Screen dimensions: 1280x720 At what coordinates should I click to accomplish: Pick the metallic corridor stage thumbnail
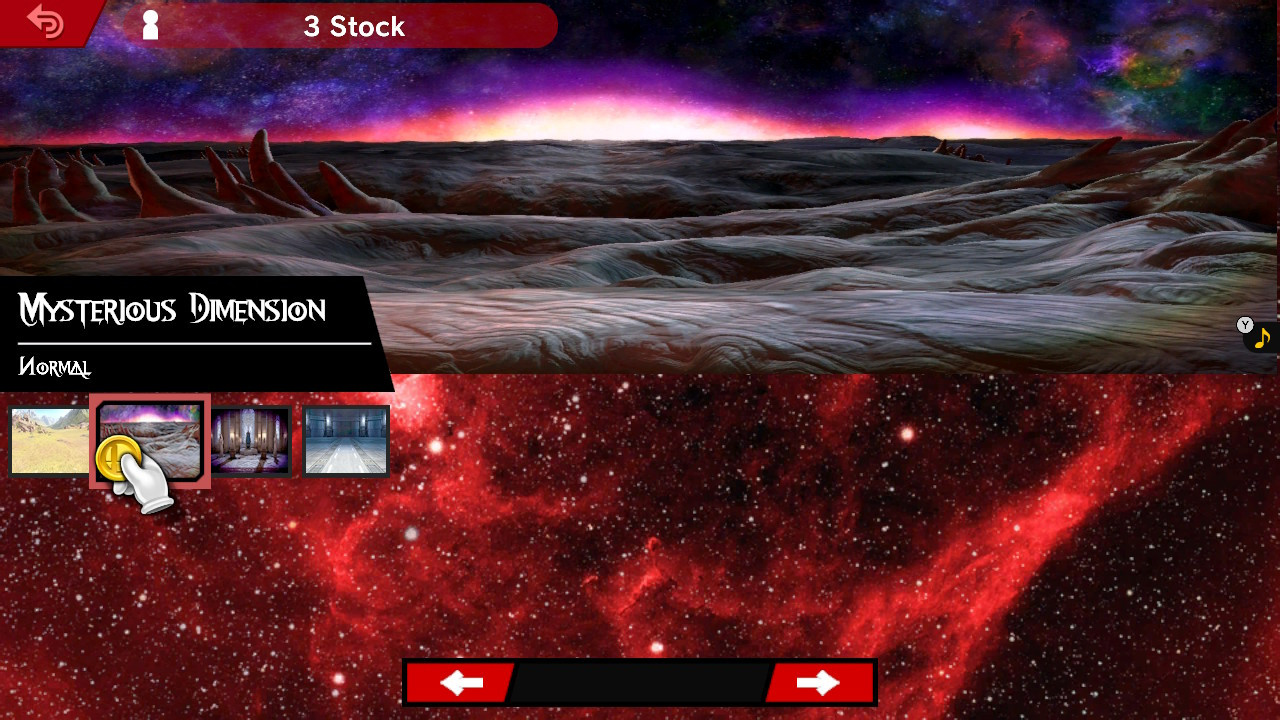click(x=345, y=440)
